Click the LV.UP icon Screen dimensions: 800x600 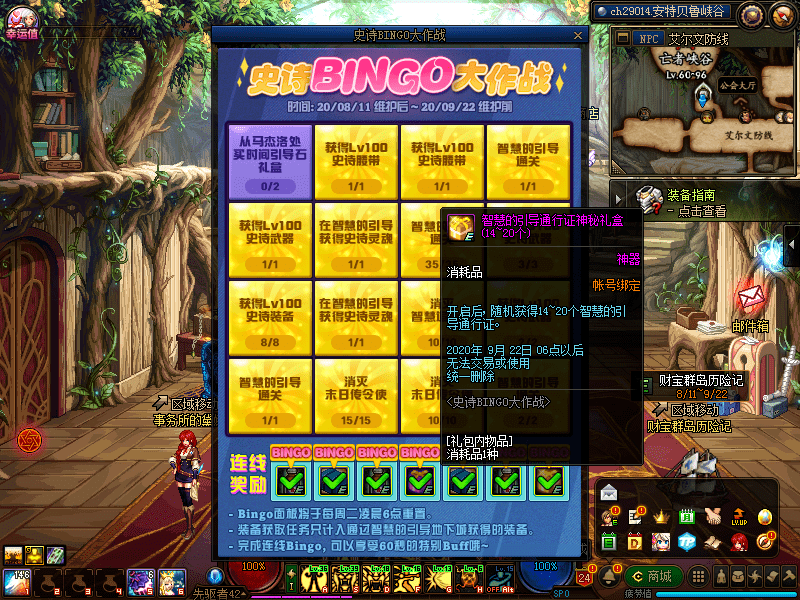tap(738, 517)
